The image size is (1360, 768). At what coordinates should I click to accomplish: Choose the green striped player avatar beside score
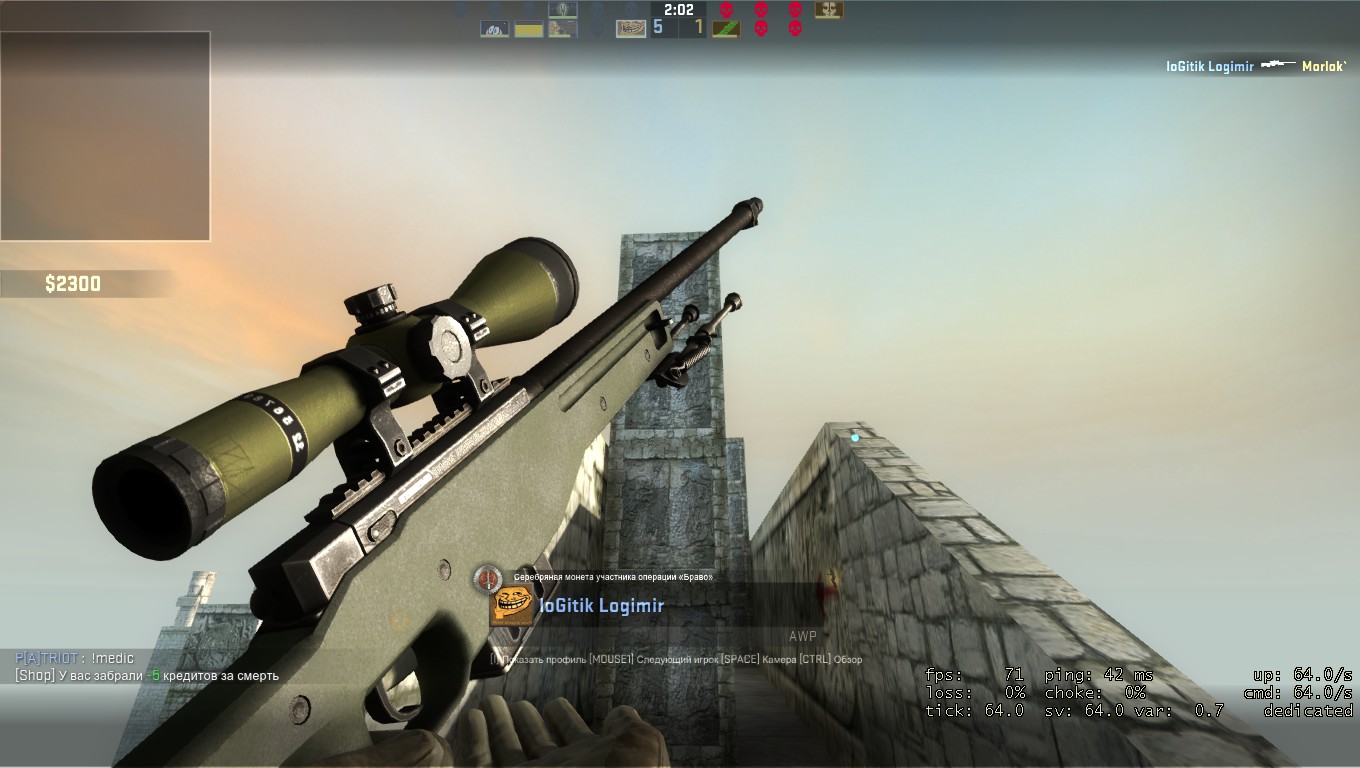click(725, 29)
